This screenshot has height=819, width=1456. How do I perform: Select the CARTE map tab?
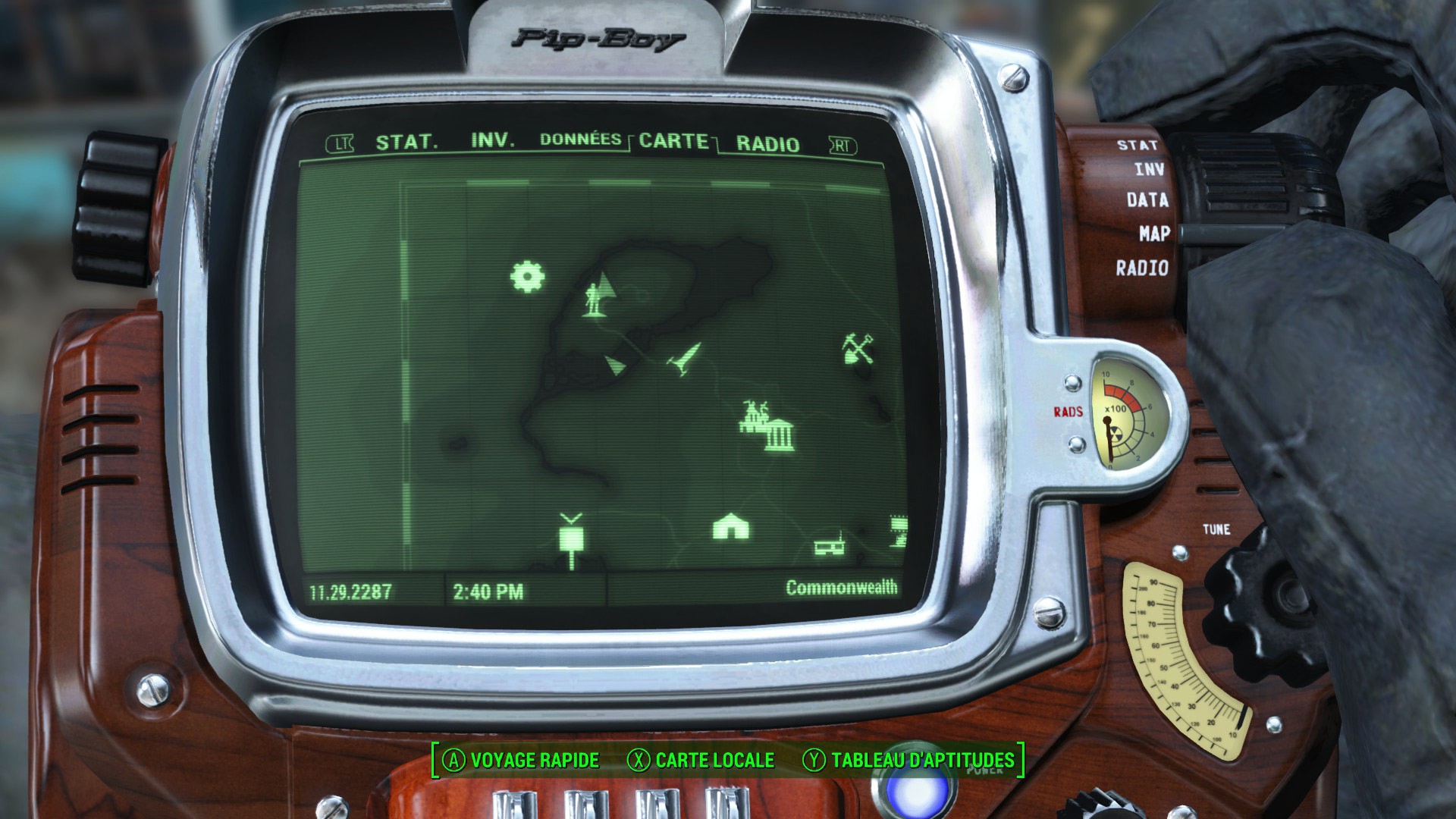pyautogui.click(x=673, y=141)
